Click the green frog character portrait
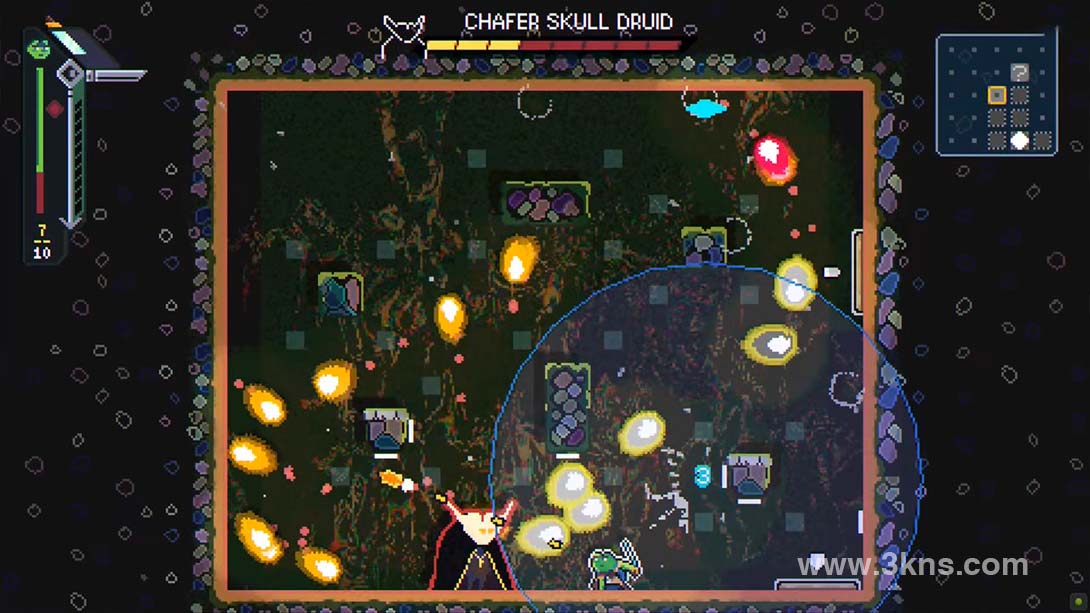The height and width of the screenshot is (613, 1090). point(39,47)
